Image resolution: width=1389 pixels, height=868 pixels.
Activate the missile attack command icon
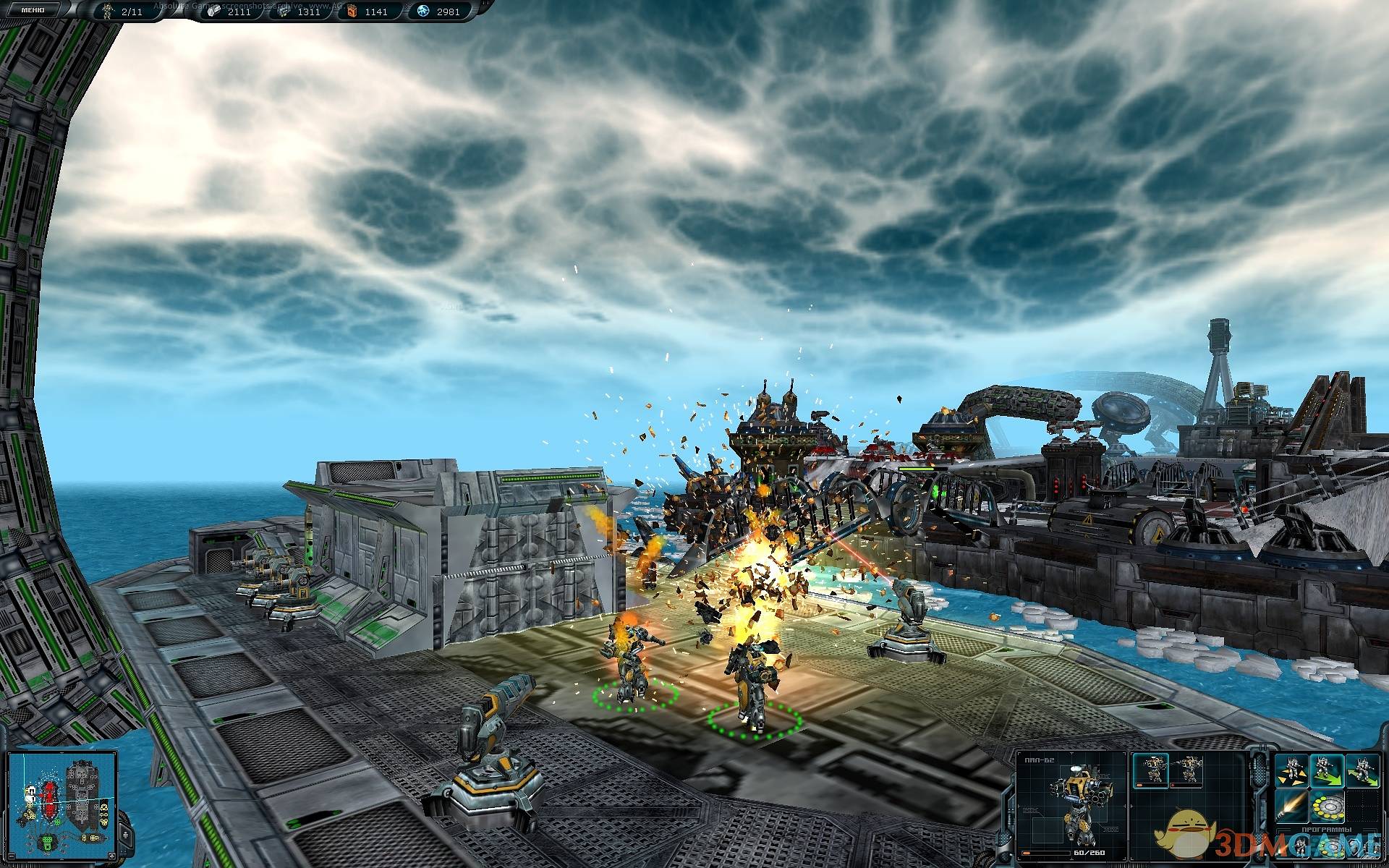coord(1291,806)
